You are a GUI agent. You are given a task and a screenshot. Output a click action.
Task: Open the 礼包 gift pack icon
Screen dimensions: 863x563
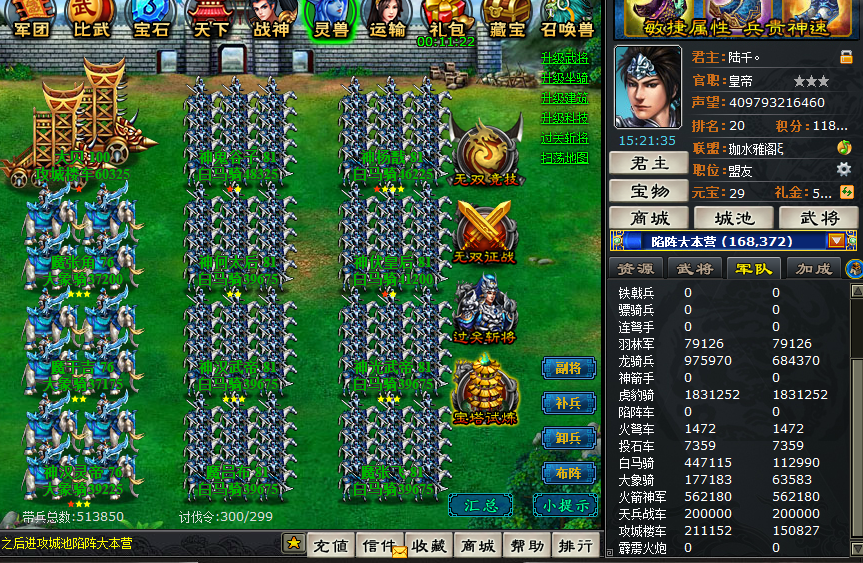(444, 18)
